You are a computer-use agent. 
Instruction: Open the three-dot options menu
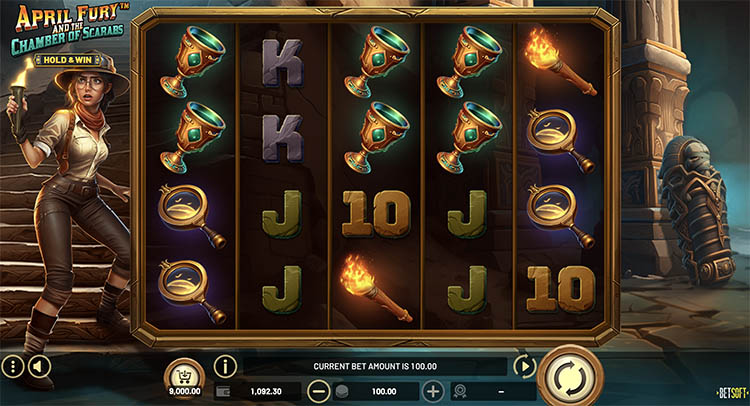[x=13, y=367]
